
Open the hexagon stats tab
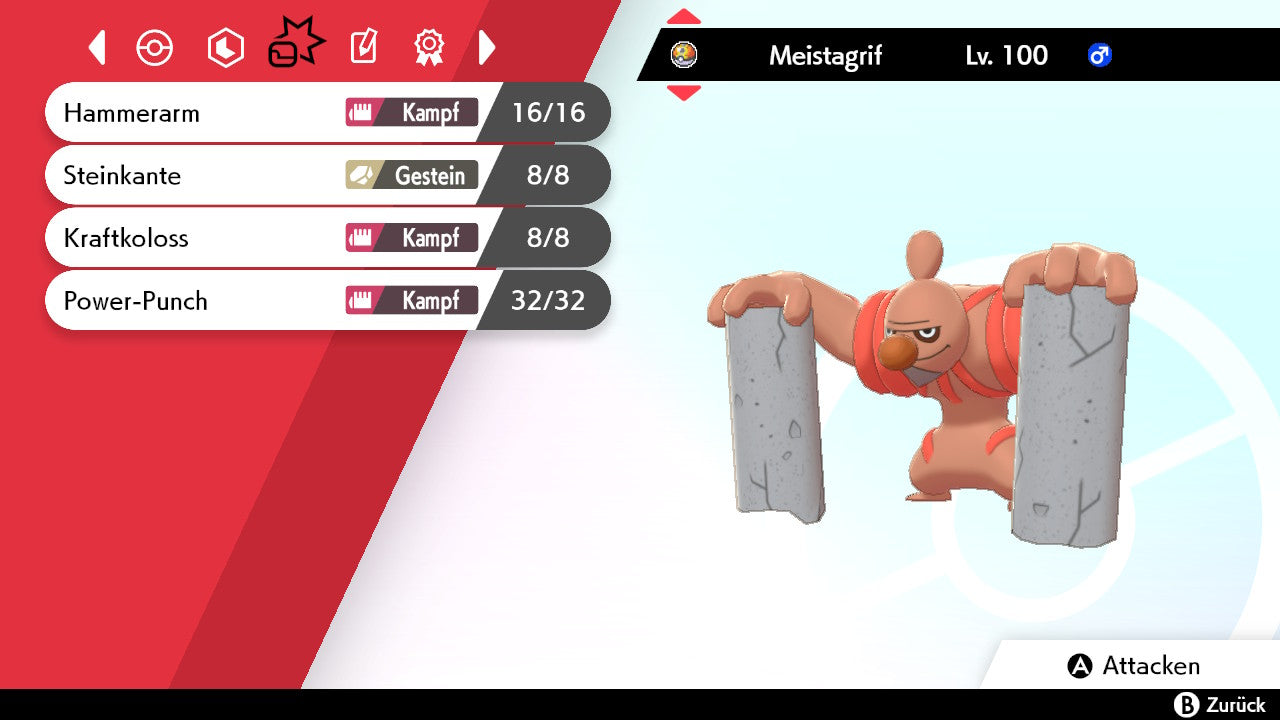click(225, 48)
